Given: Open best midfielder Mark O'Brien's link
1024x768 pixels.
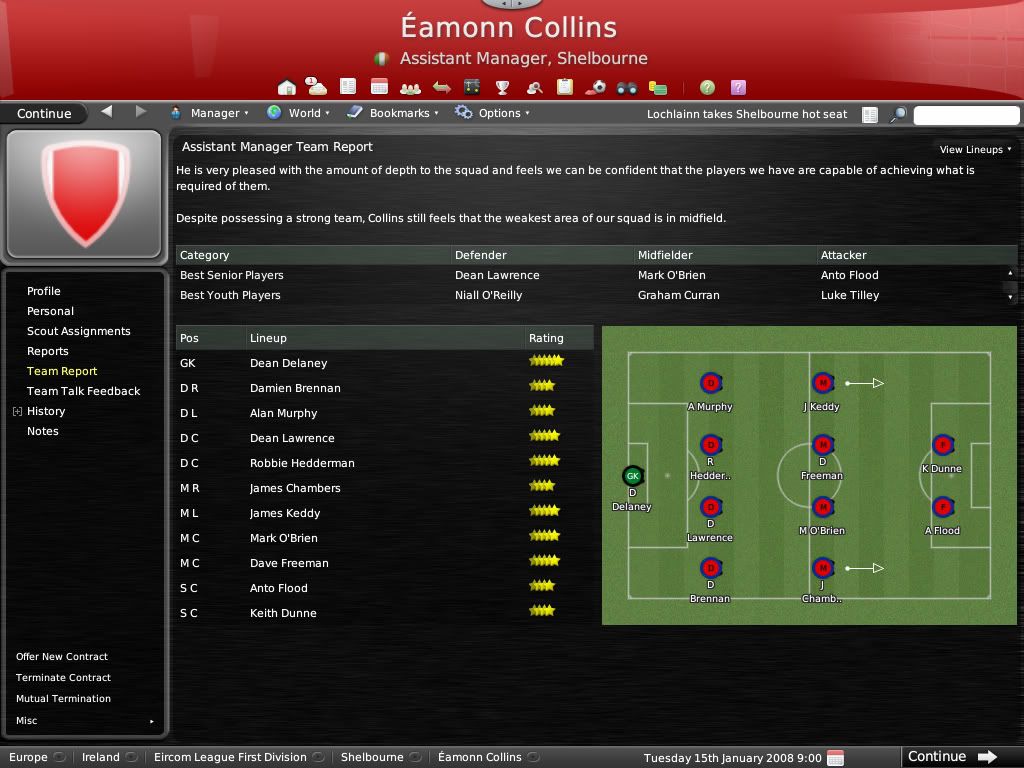Looking at the screenshot, I should pyautogui.click(x=672, y=275).
